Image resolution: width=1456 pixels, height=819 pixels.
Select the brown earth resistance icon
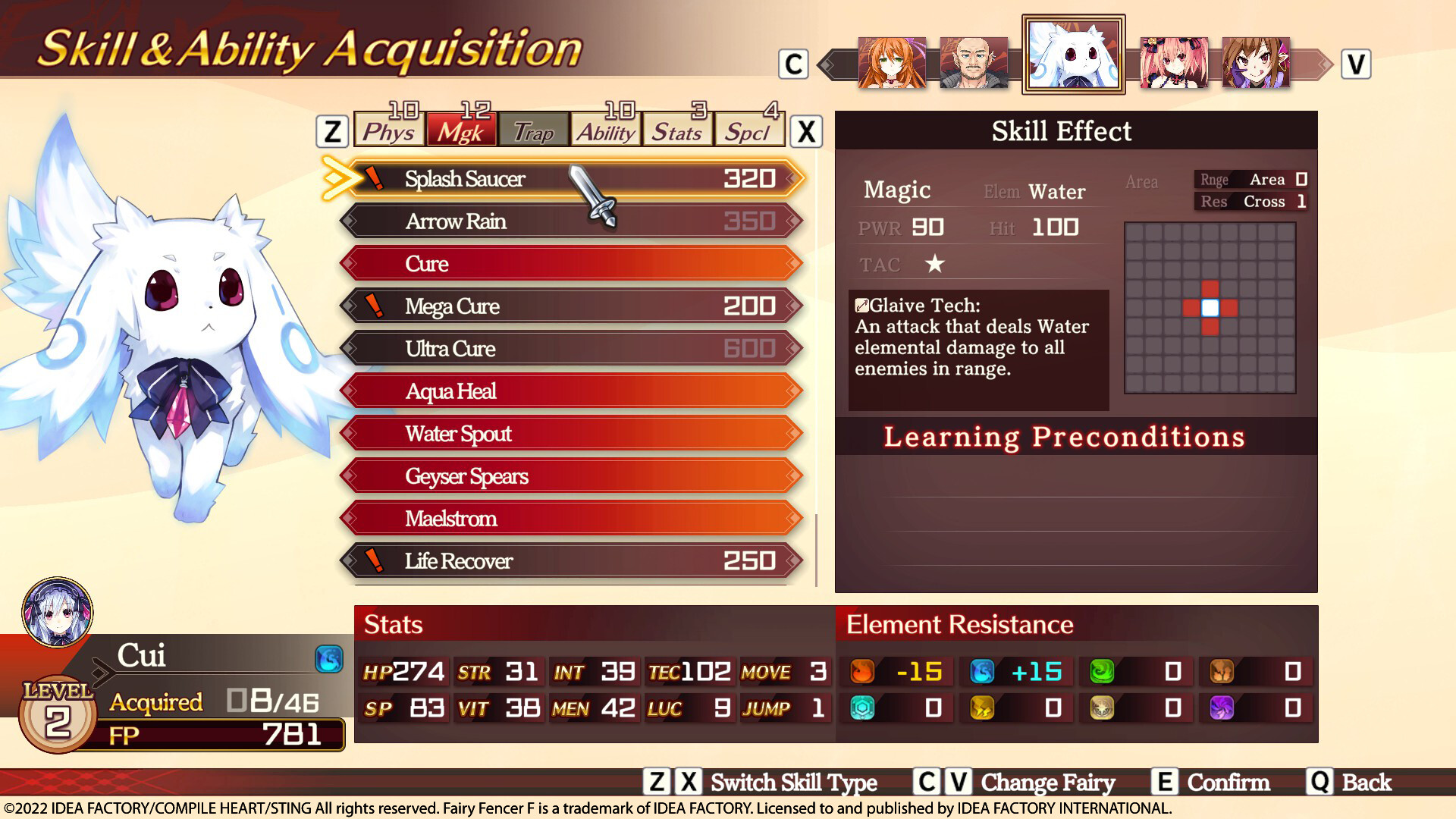point(1221,671)
